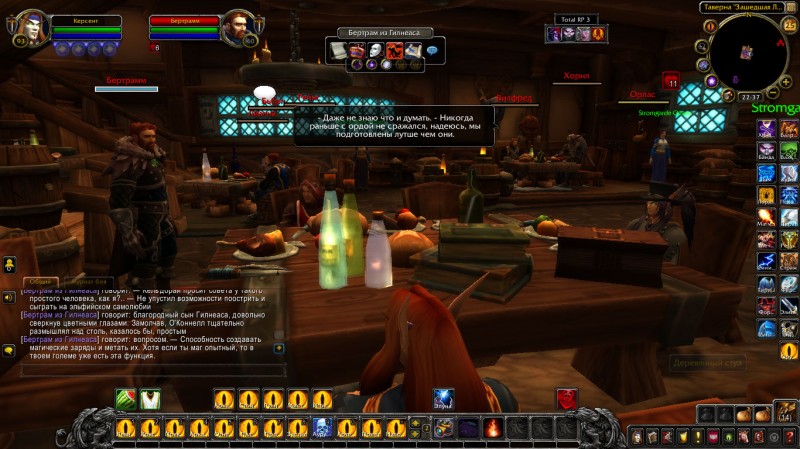The image size is (800, 449).
Task: Switch to the Общий chat tab
Action: (39, 282)
